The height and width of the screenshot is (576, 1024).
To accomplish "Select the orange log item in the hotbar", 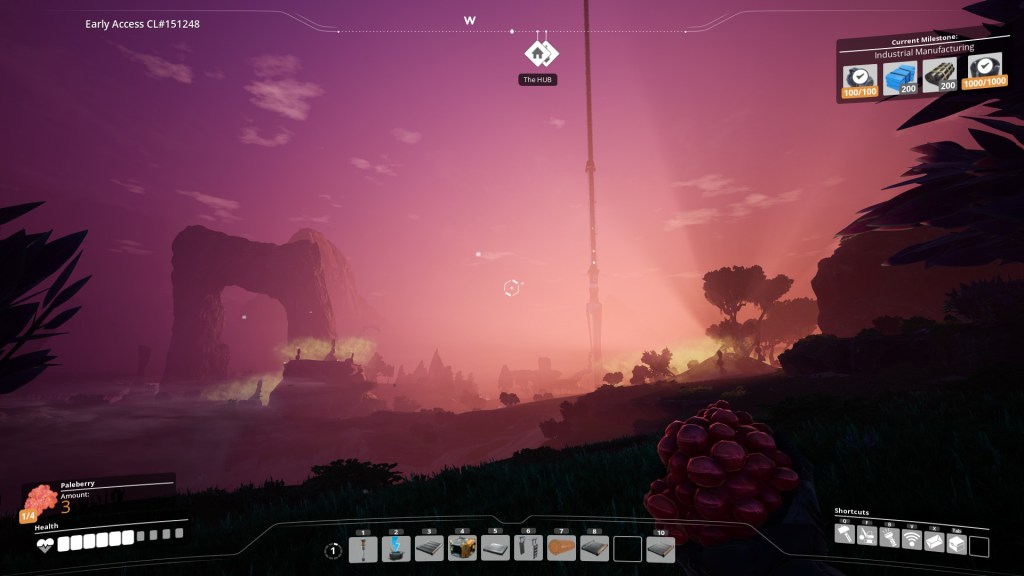I will [561, 548].
